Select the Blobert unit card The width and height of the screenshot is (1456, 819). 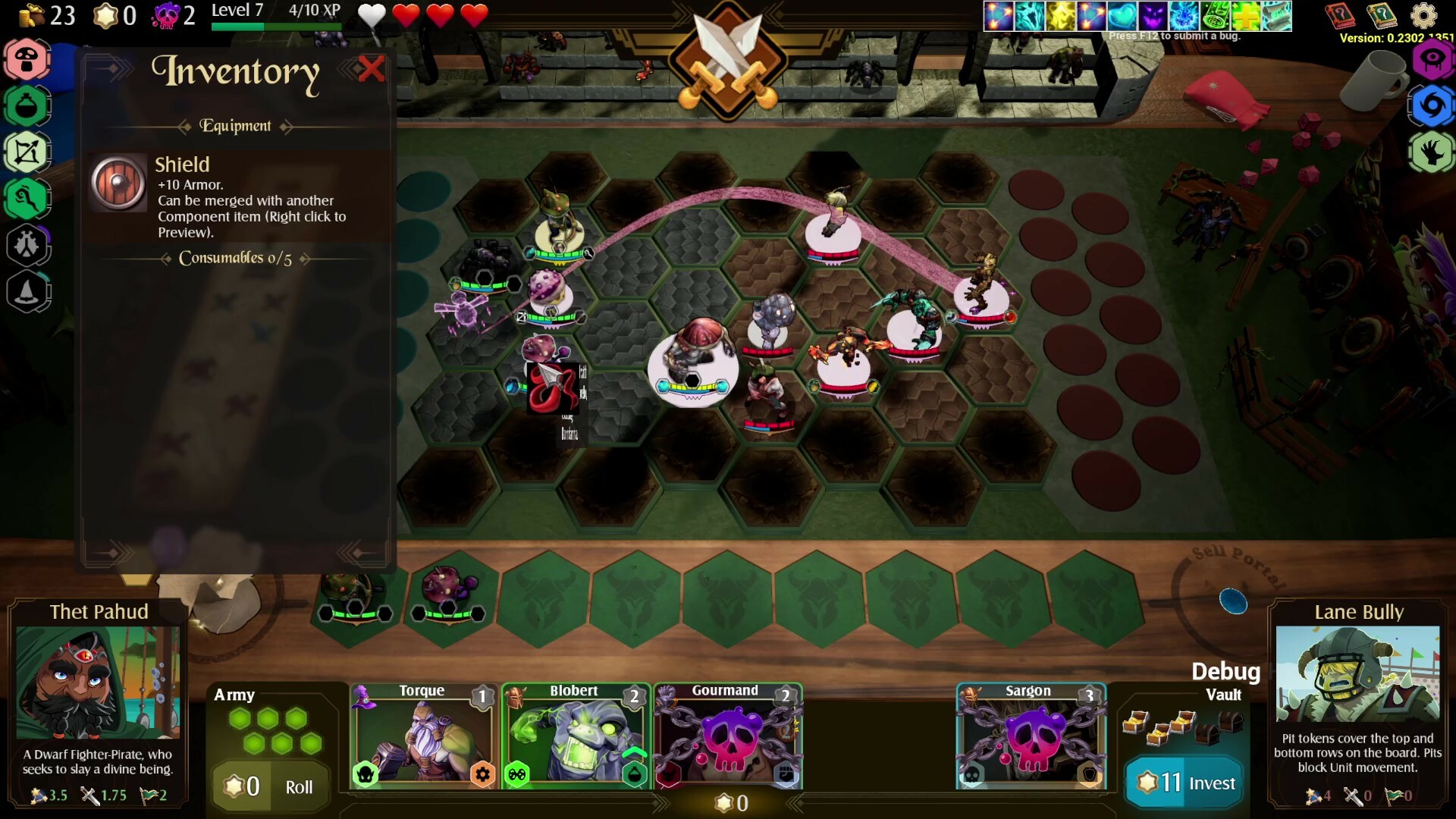pyautogui.click(x=576, y=736)
